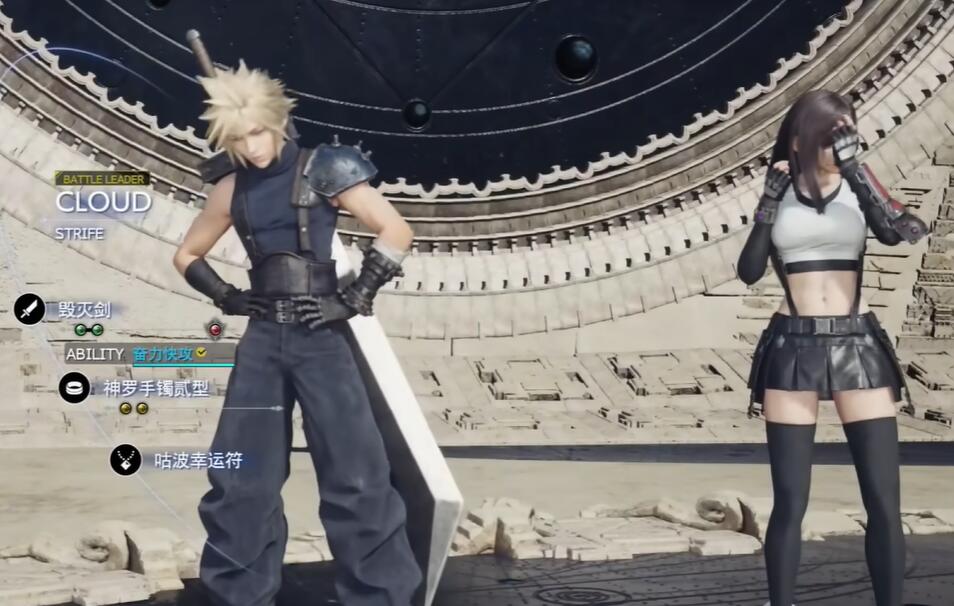This screenshot has height=606, width=954.
Task: Choose the 神罗手镯贰型 armor slot
Action: 155,388
